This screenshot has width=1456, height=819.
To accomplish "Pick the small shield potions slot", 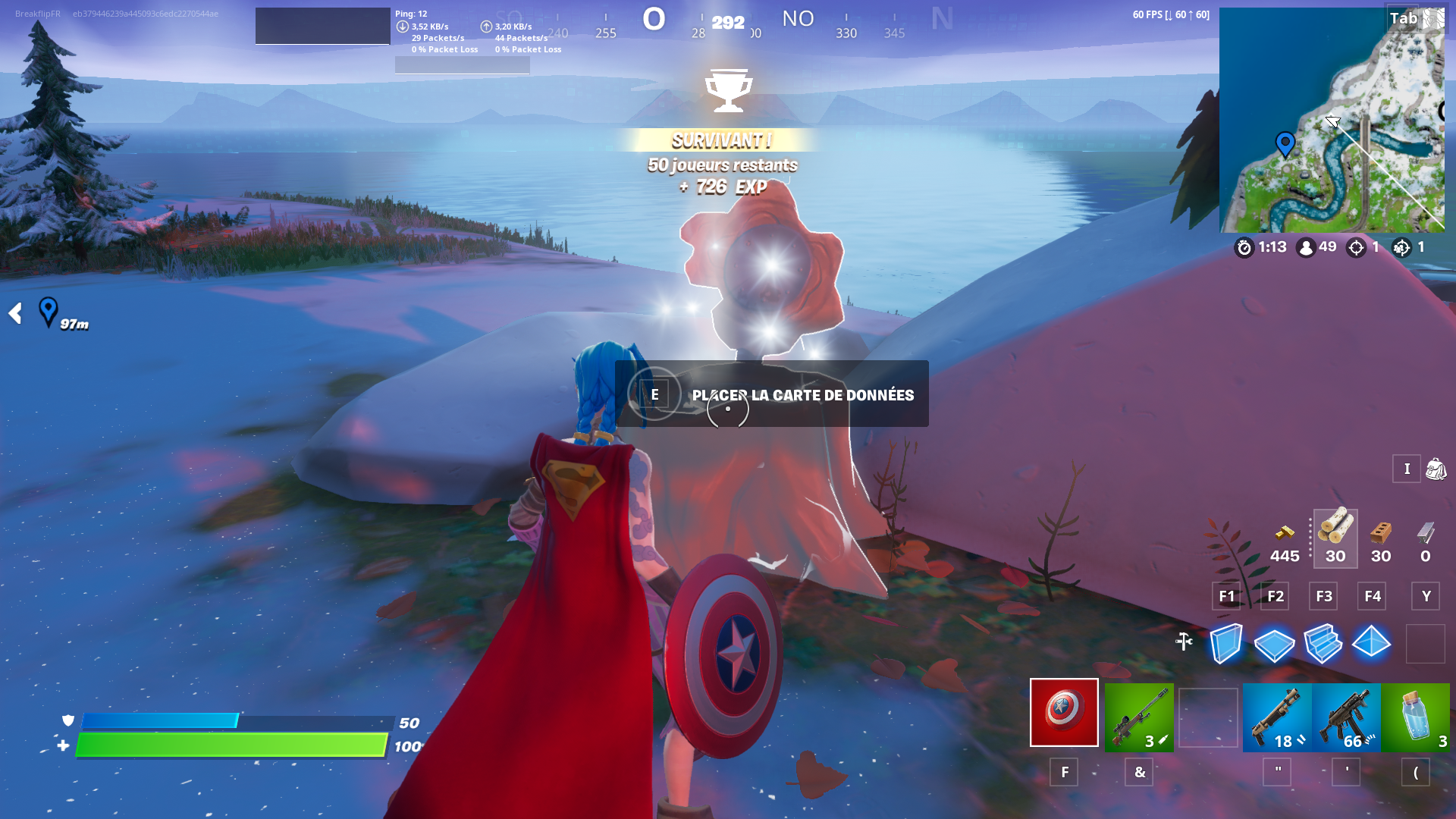I will 1415,717.
